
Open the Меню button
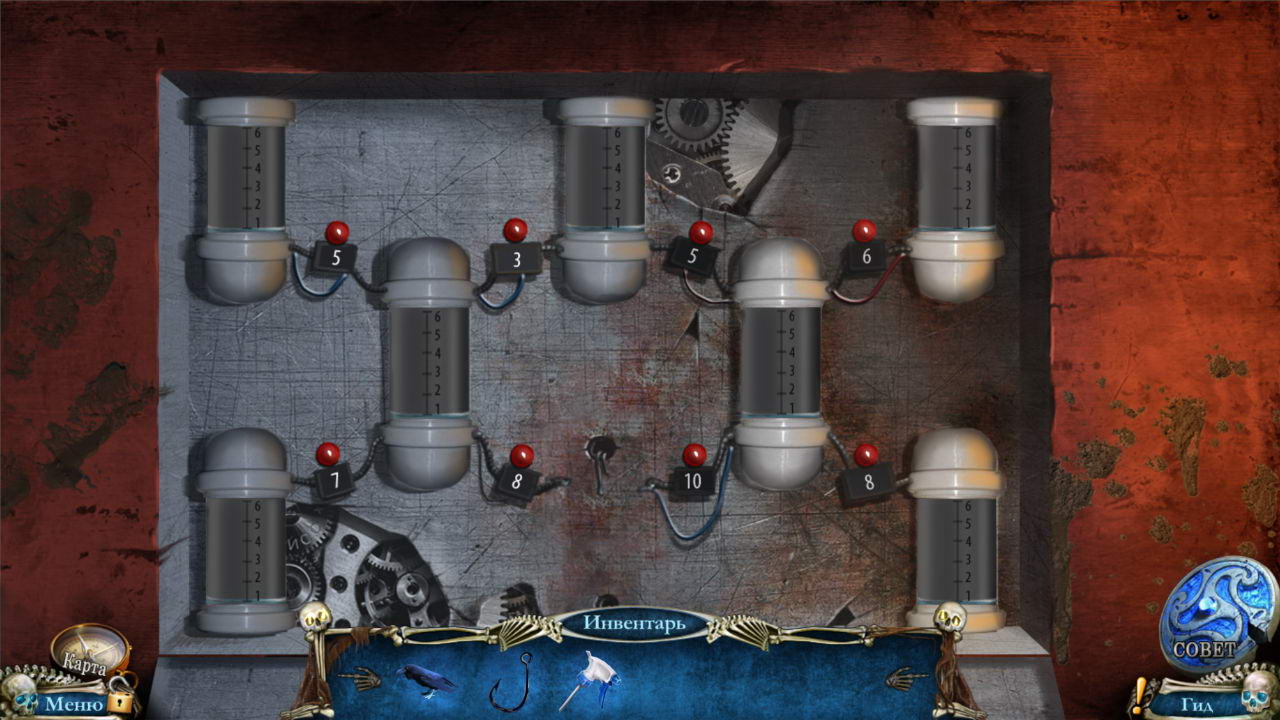point(73,704)
